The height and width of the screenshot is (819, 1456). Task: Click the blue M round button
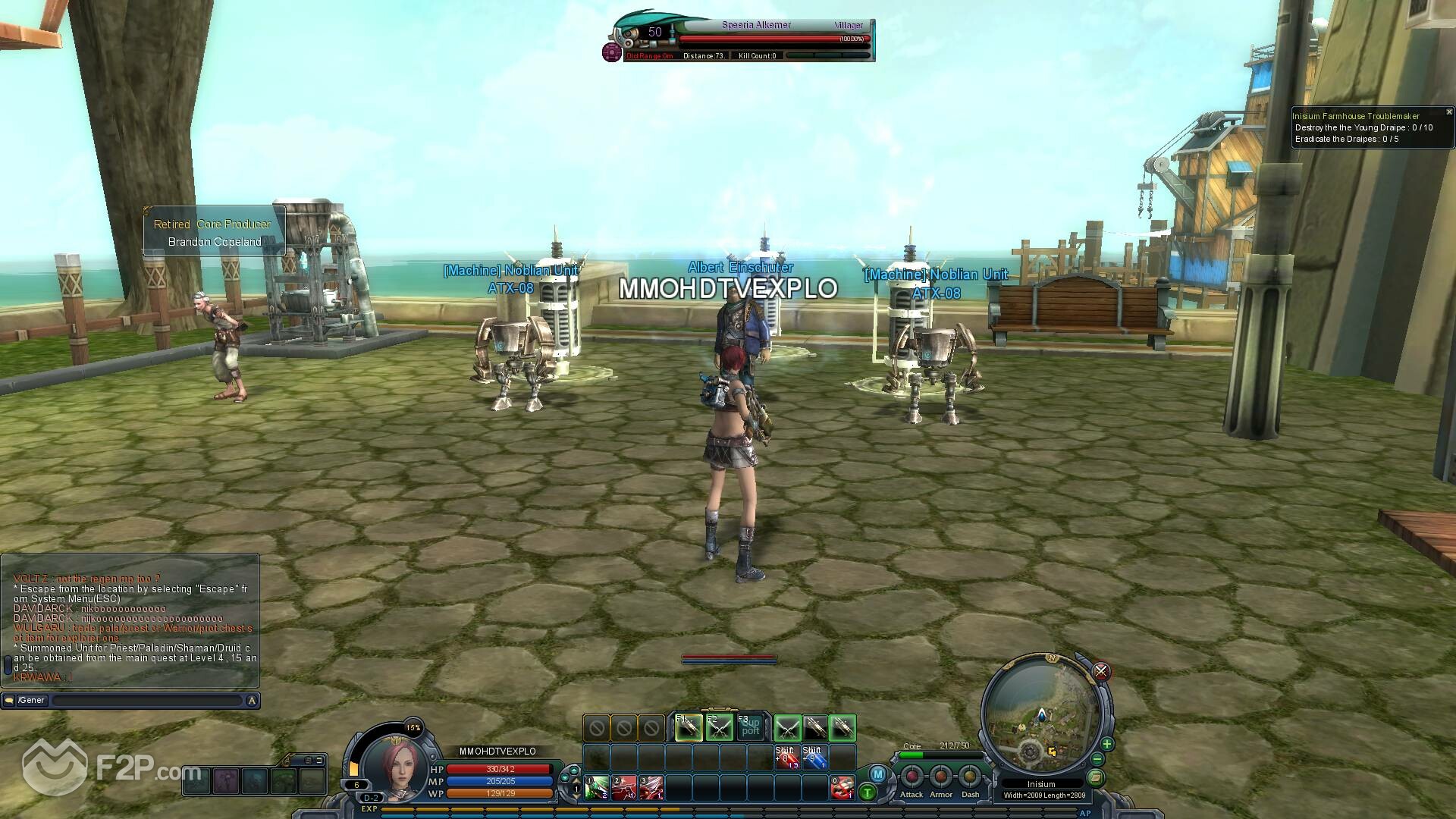click(x=877, y=774)
